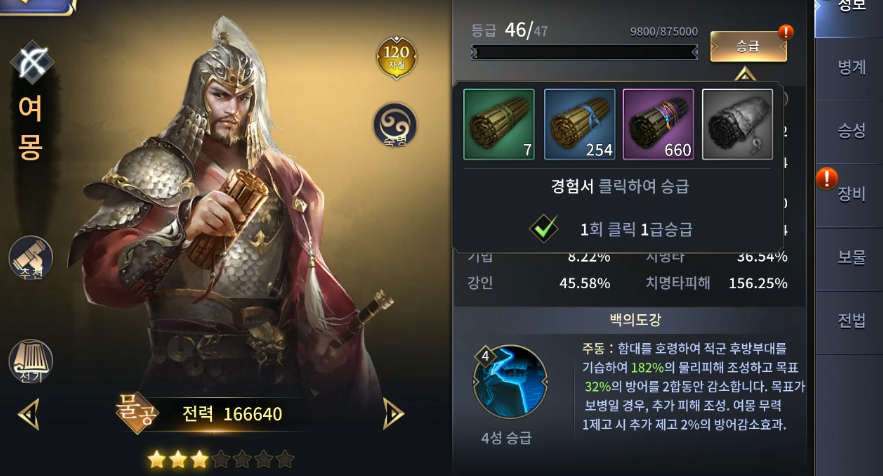Tap the 120 자질 aptitude badge
Screen dimensions: 883x476
[396, 56]
